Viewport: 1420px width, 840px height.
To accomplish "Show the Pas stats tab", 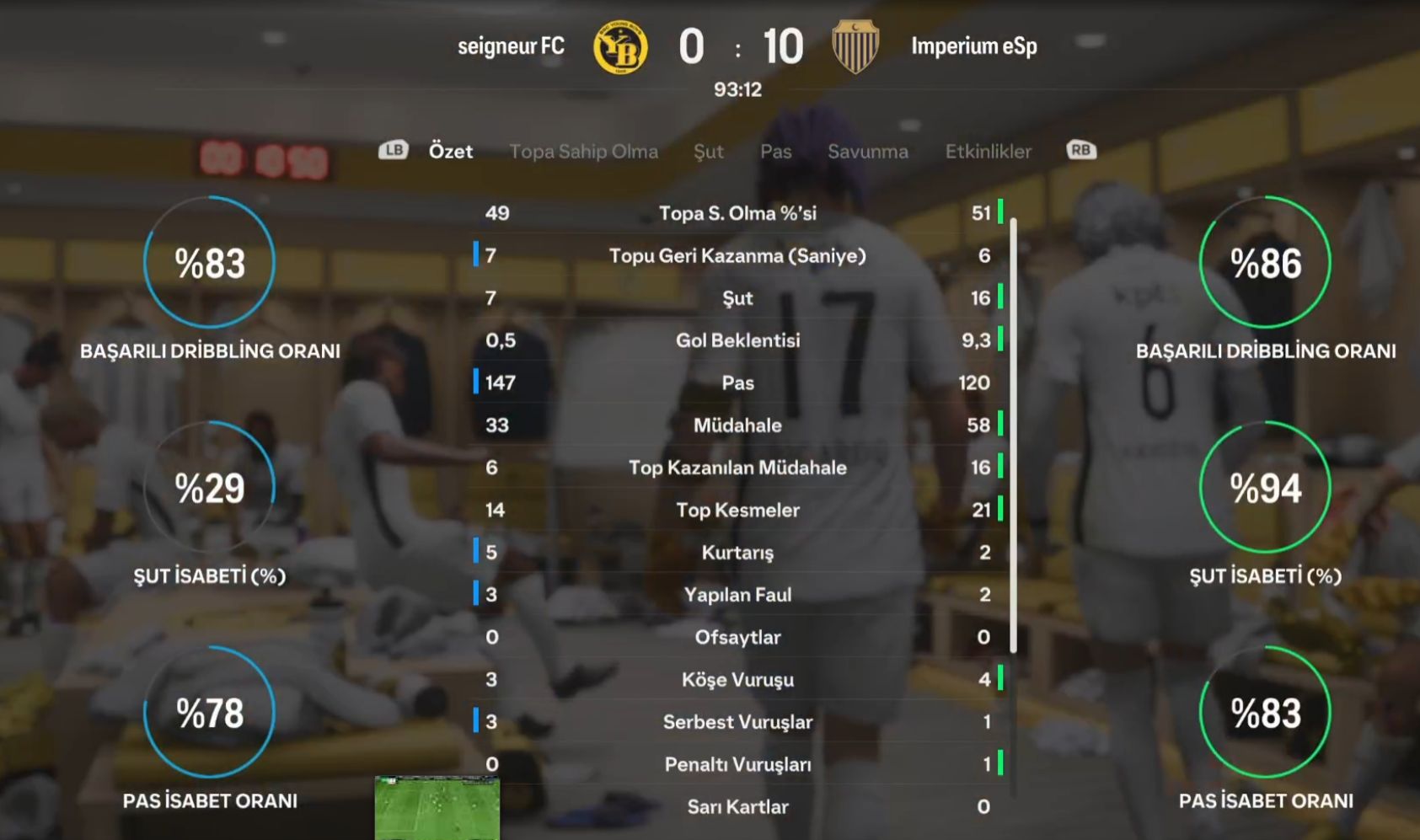I will coord(775,152).
